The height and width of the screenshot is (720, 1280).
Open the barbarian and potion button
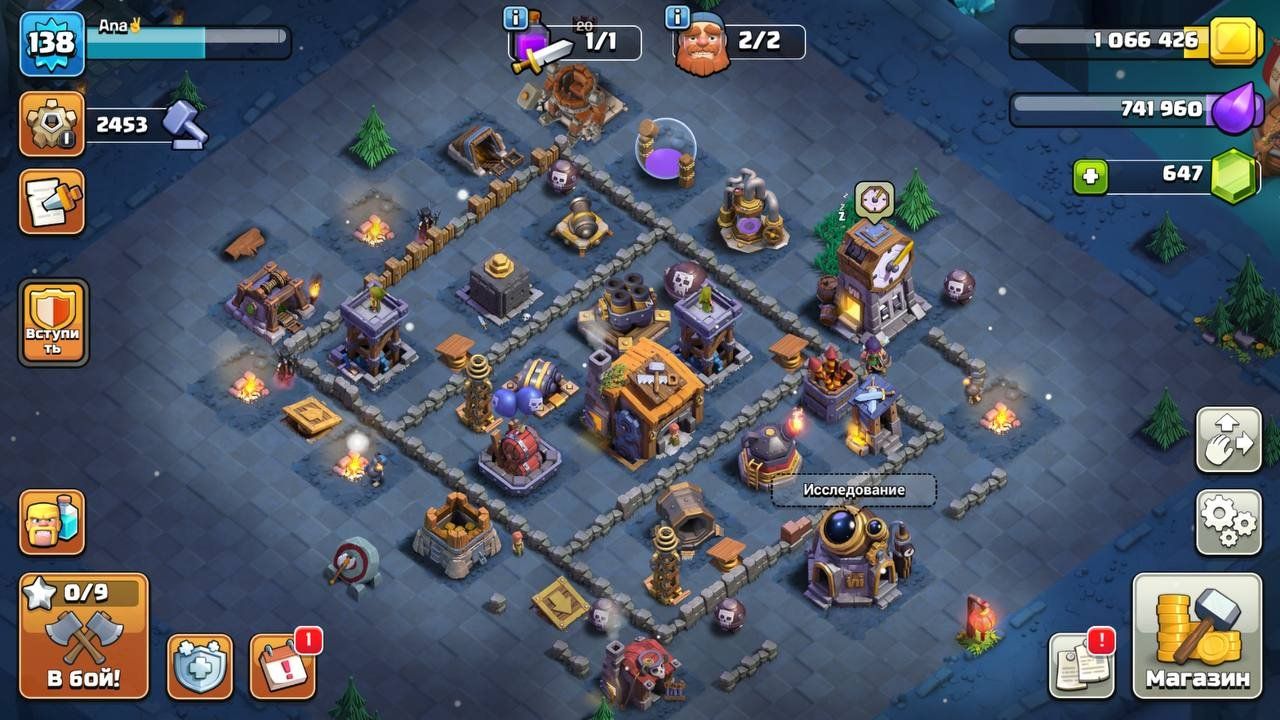click(52, 521)
